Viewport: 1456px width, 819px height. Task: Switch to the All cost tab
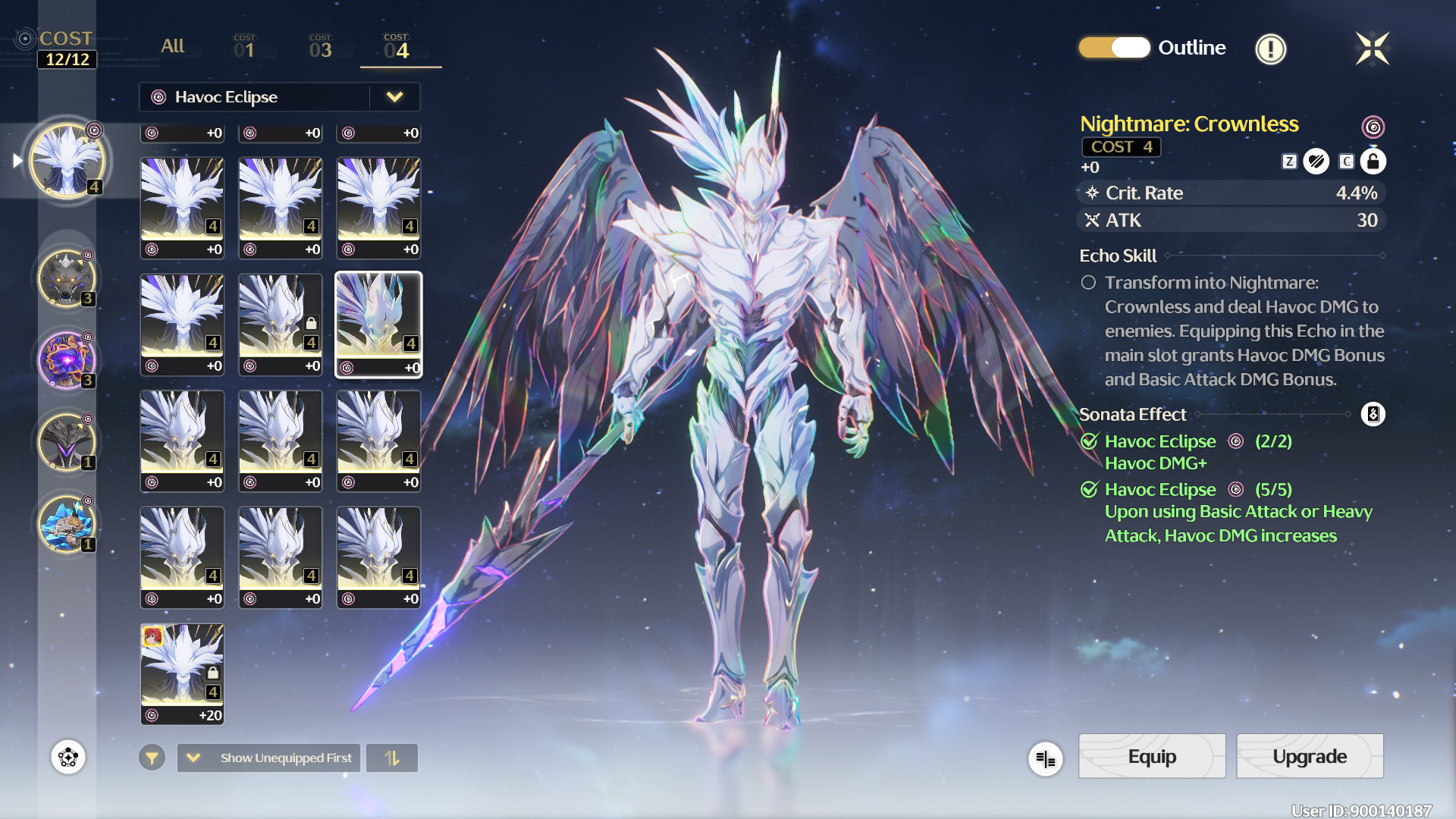pyautogui.click(x=172, y=46)
